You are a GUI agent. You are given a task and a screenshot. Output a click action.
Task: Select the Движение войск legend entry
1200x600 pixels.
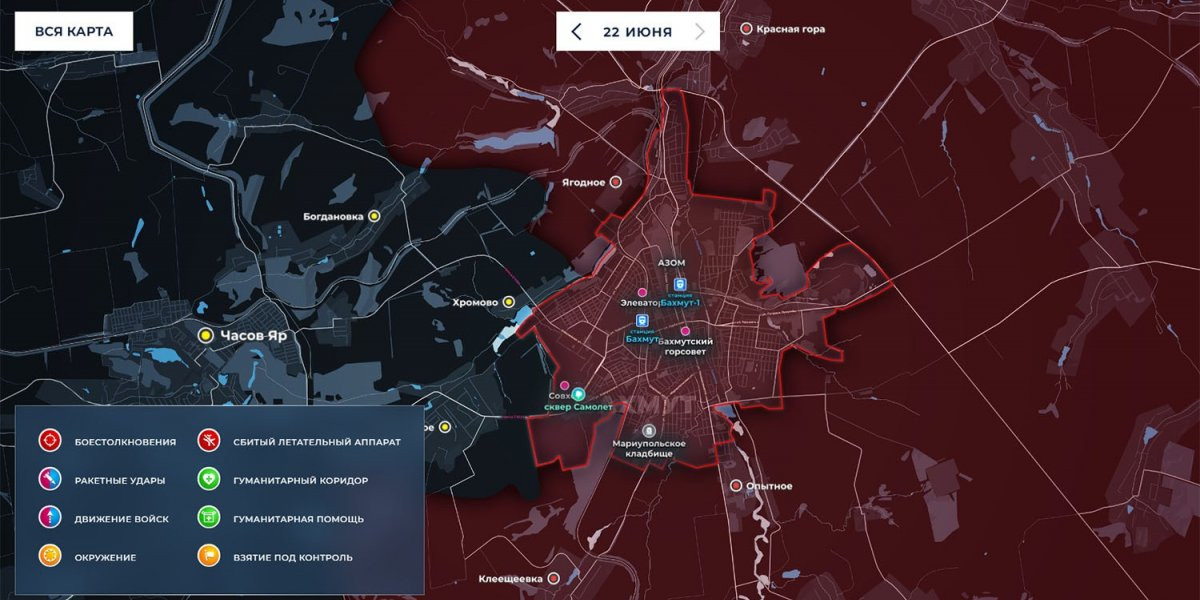click(x=50, y=518)
